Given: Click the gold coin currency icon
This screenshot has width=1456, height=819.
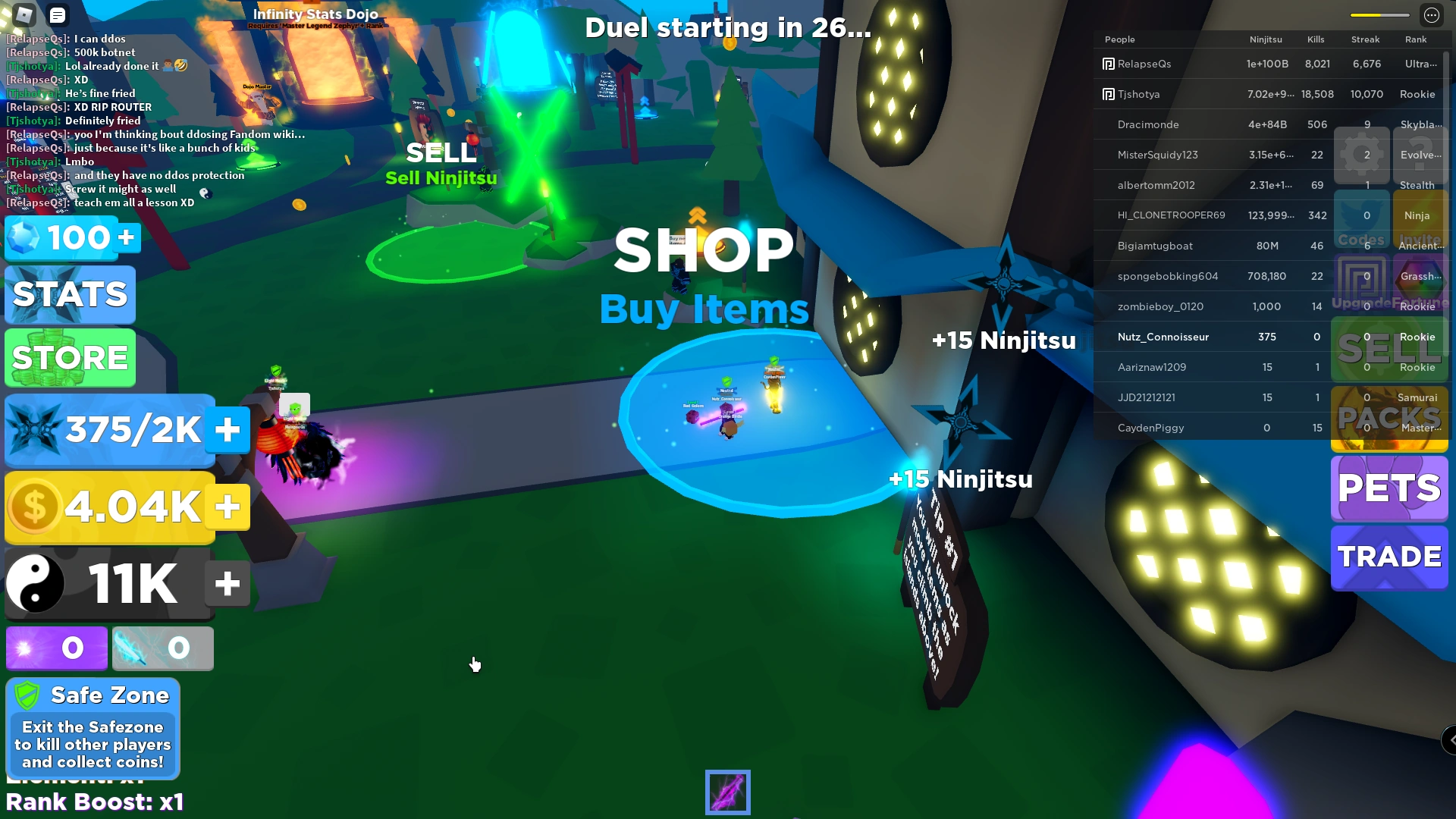Looking at the screenshot, I should pyautogui.click(x=33, y=507).
